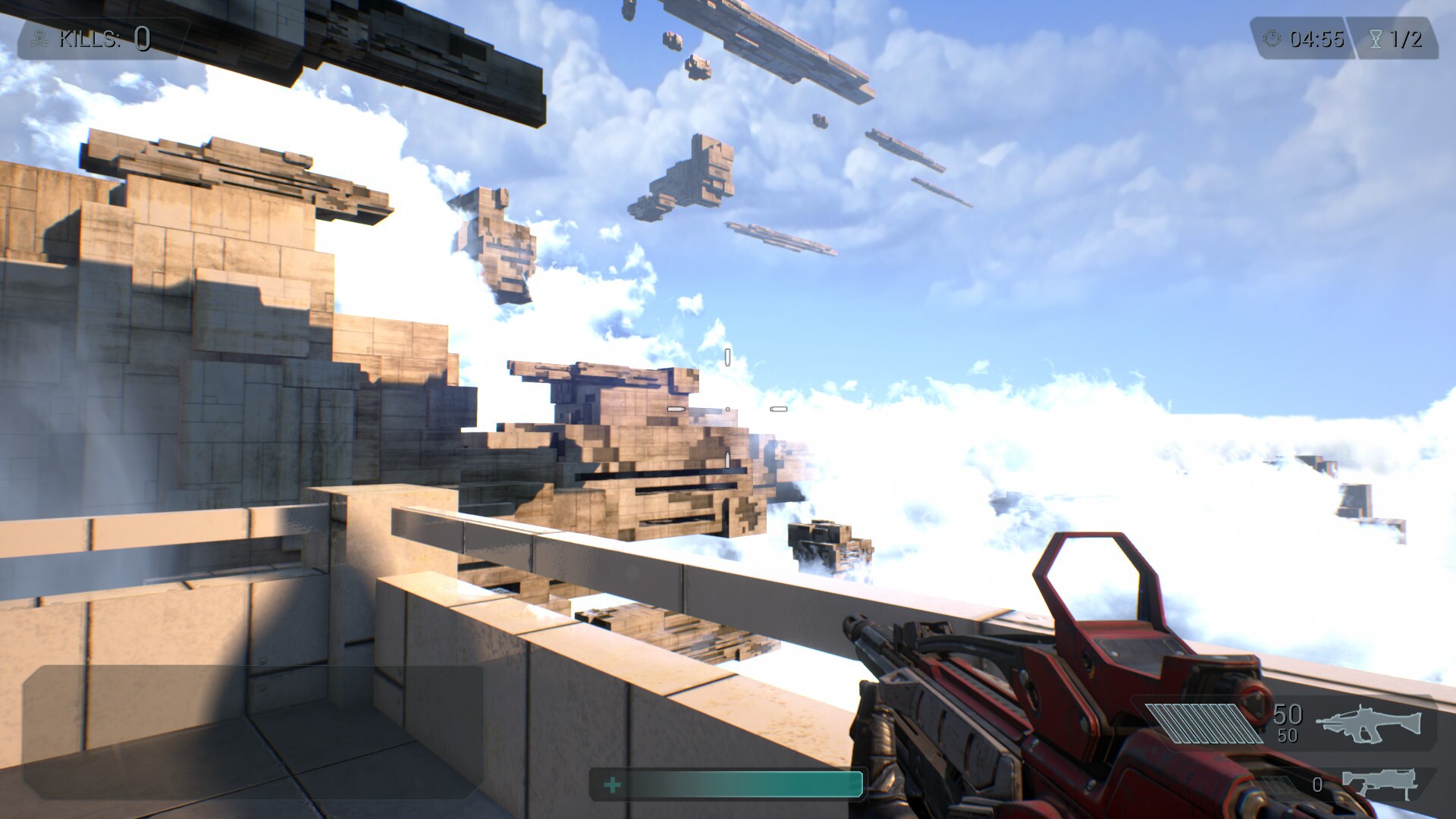Click the empty message panel

(x=253, y=731)
